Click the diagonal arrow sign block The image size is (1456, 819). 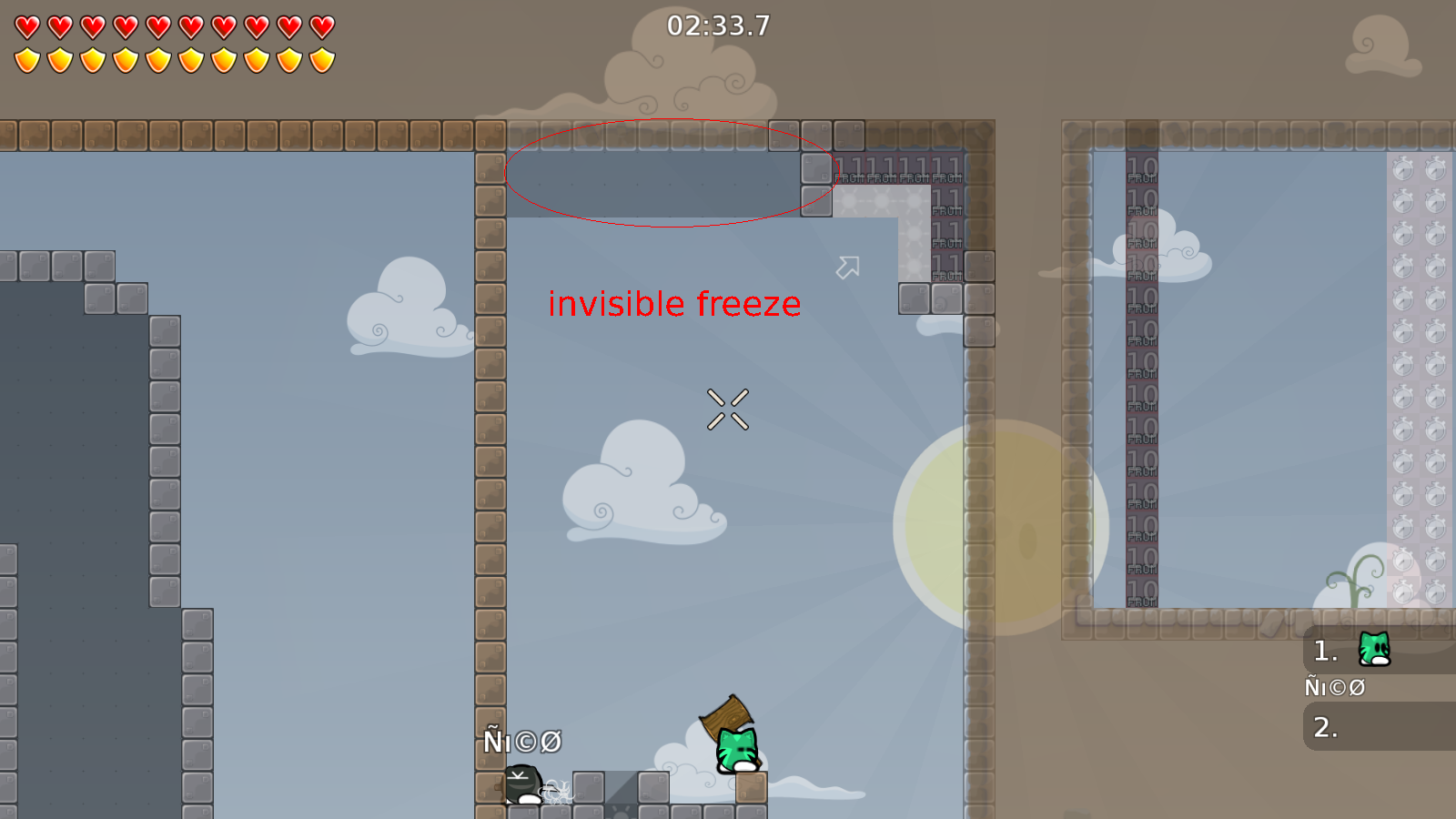coord(848,269)
